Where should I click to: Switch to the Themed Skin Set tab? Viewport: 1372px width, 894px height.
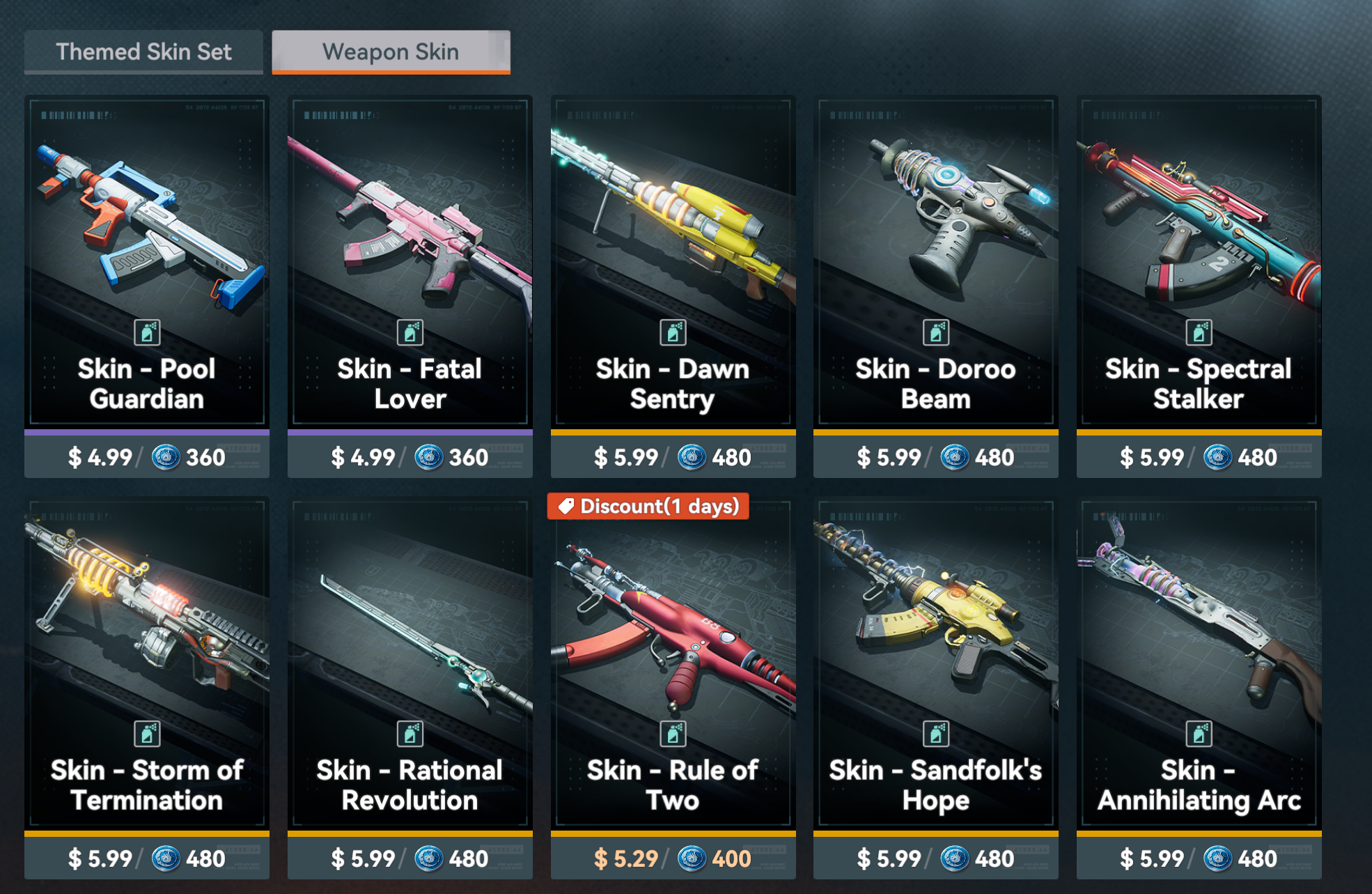click(x=143, y=52)
